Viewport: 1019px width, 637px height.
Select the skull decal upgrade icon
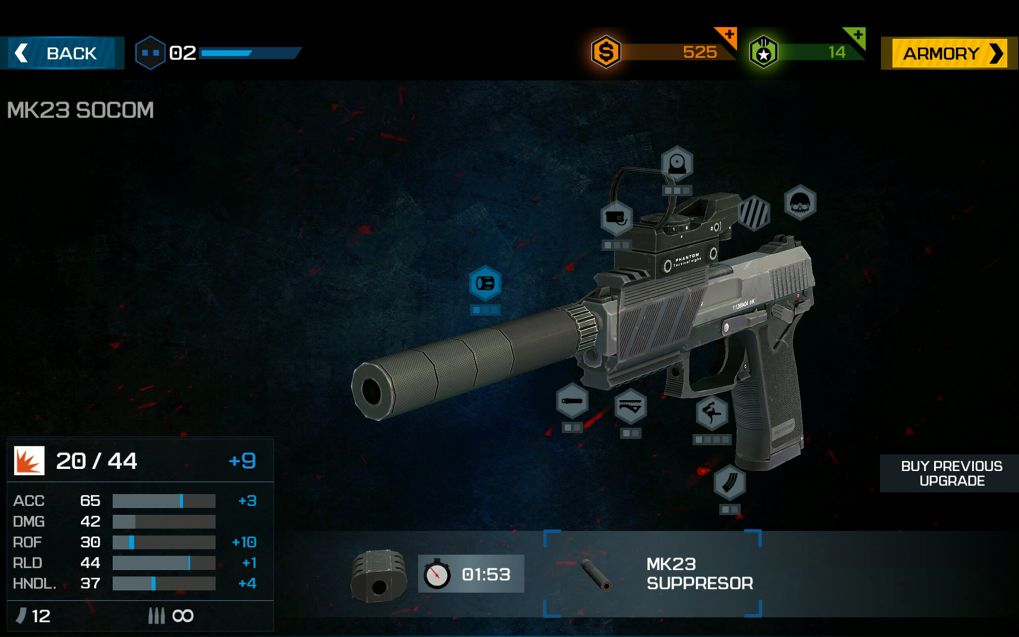click(799, 203)
